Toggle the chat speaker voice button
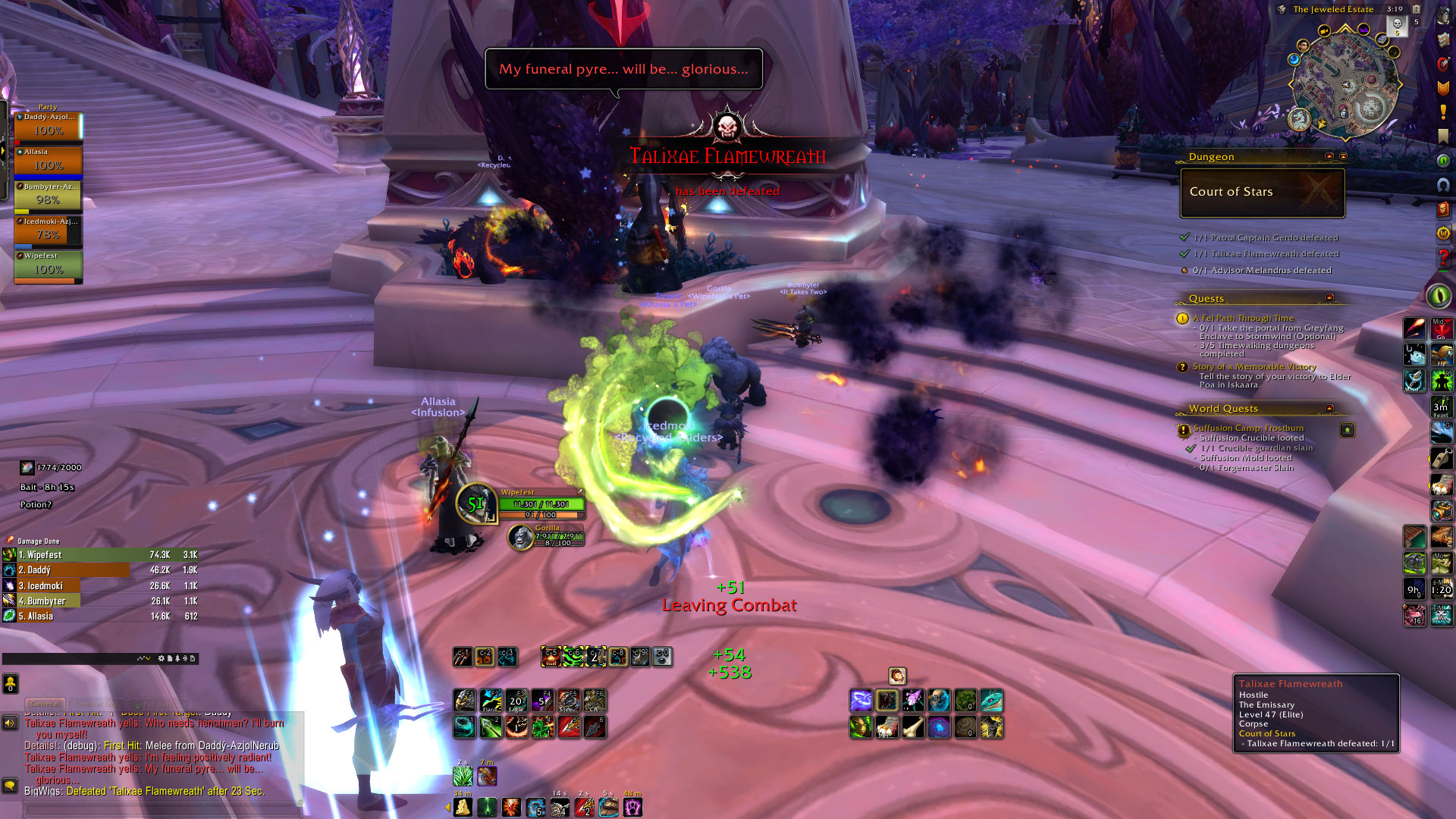Image resolution: width=1456 pixels, height=819 pixels. coord(10,723)
